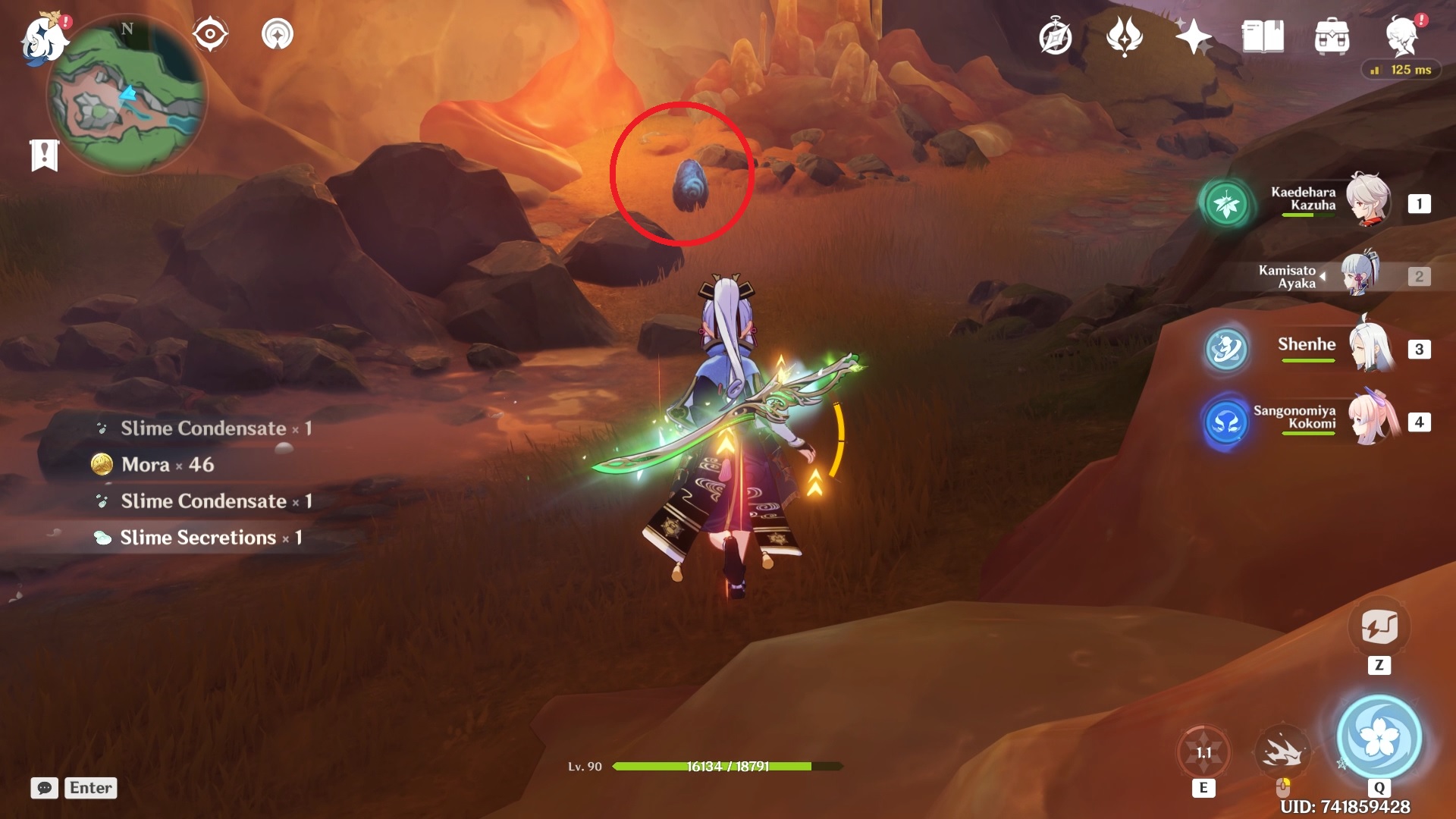The height and width of the screenshot is (819, 1456).
Task: Toggle the elemental sight signal icon
Action: coord(277,35)
